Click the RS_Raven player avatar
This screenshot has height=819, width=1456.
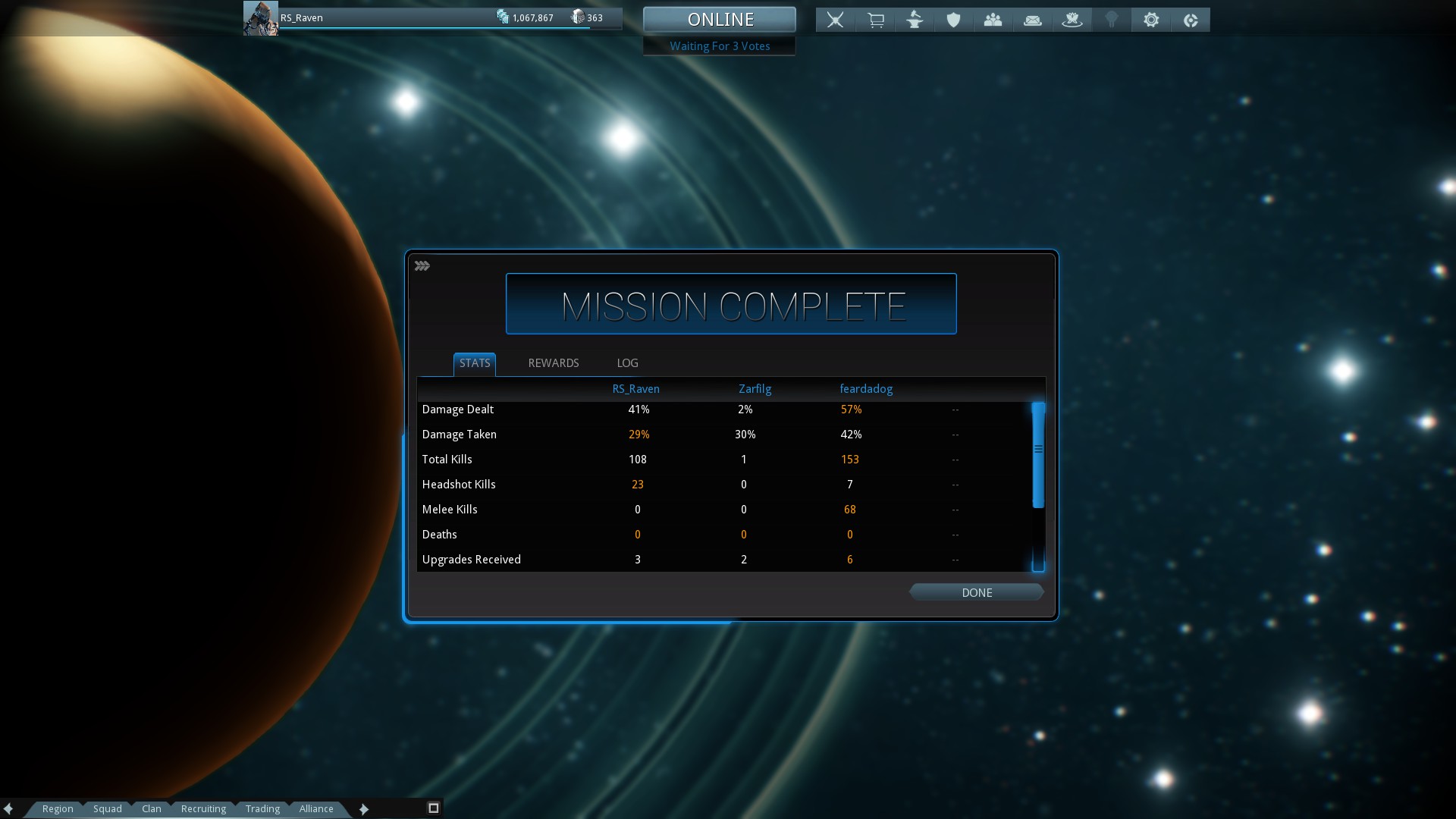260,18
